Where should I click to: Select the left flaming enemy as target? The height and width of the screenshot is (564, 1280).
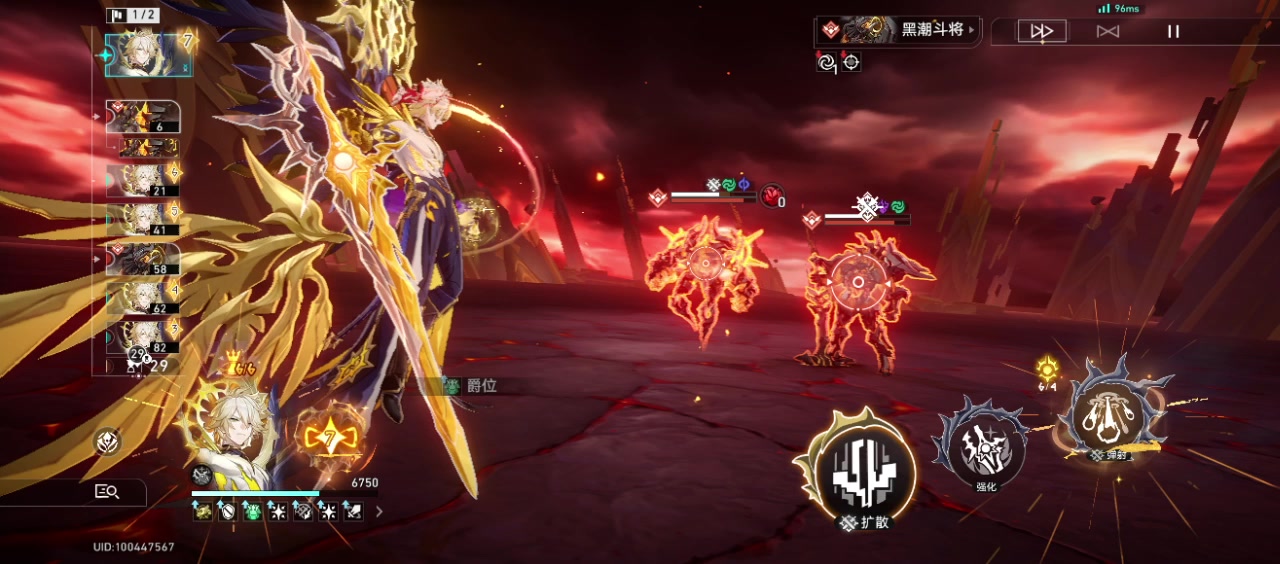tap(705, 266)
